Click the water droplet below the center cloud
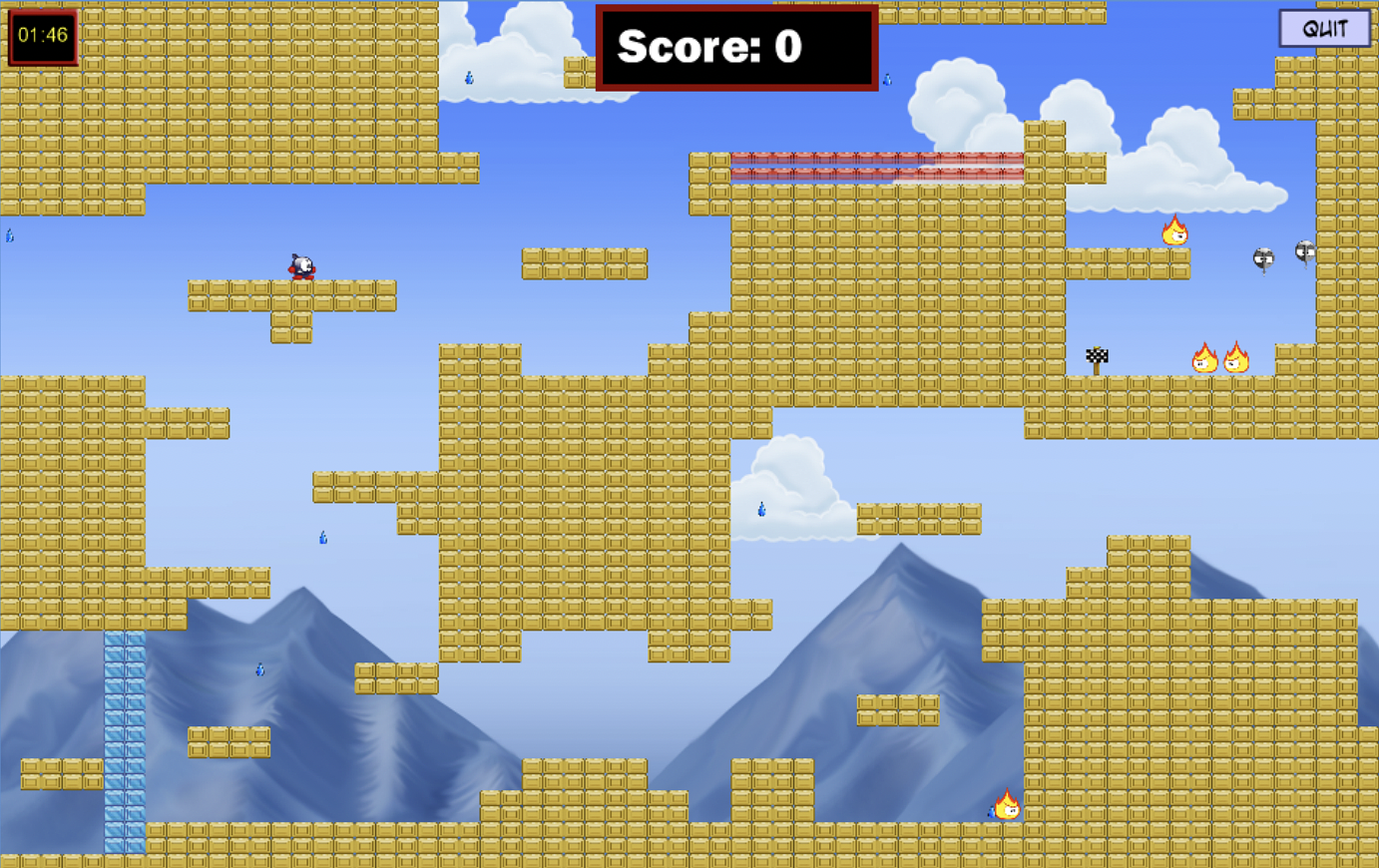This screenshot has width=1379, height=868. click(760, 508)
